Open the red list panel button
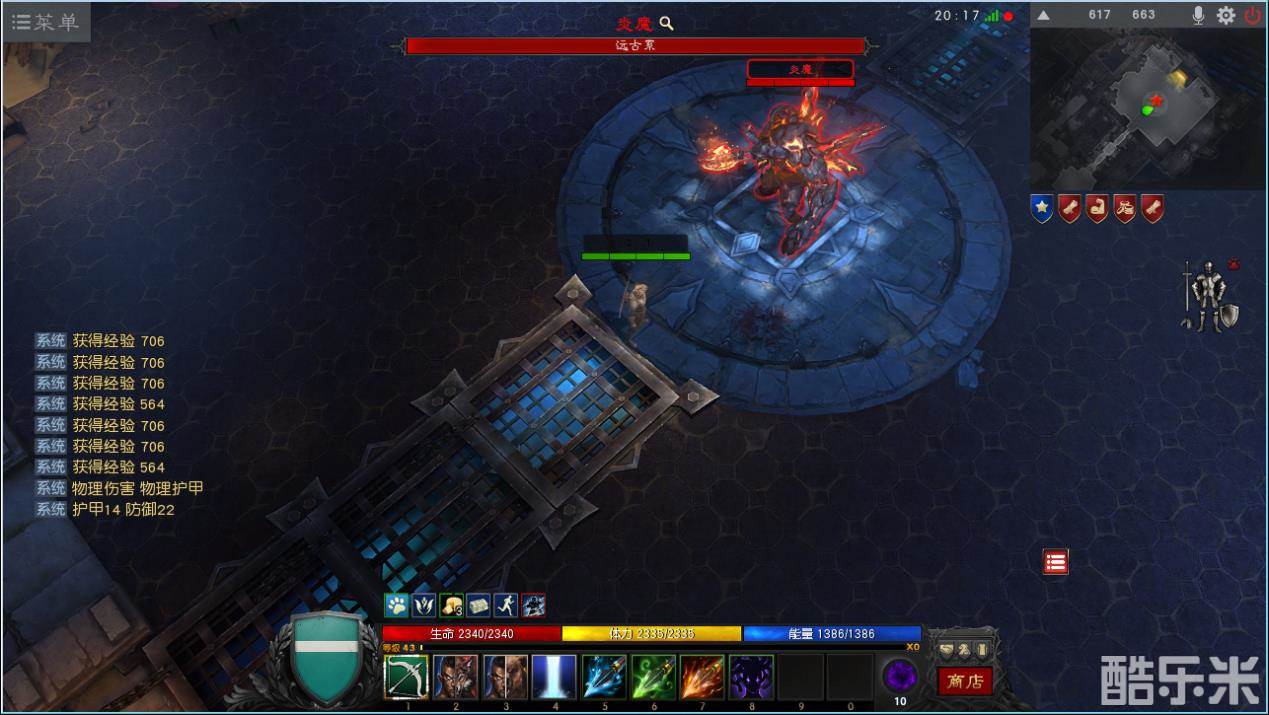Screen dimensions: 1269x715 click(1055, 562)
